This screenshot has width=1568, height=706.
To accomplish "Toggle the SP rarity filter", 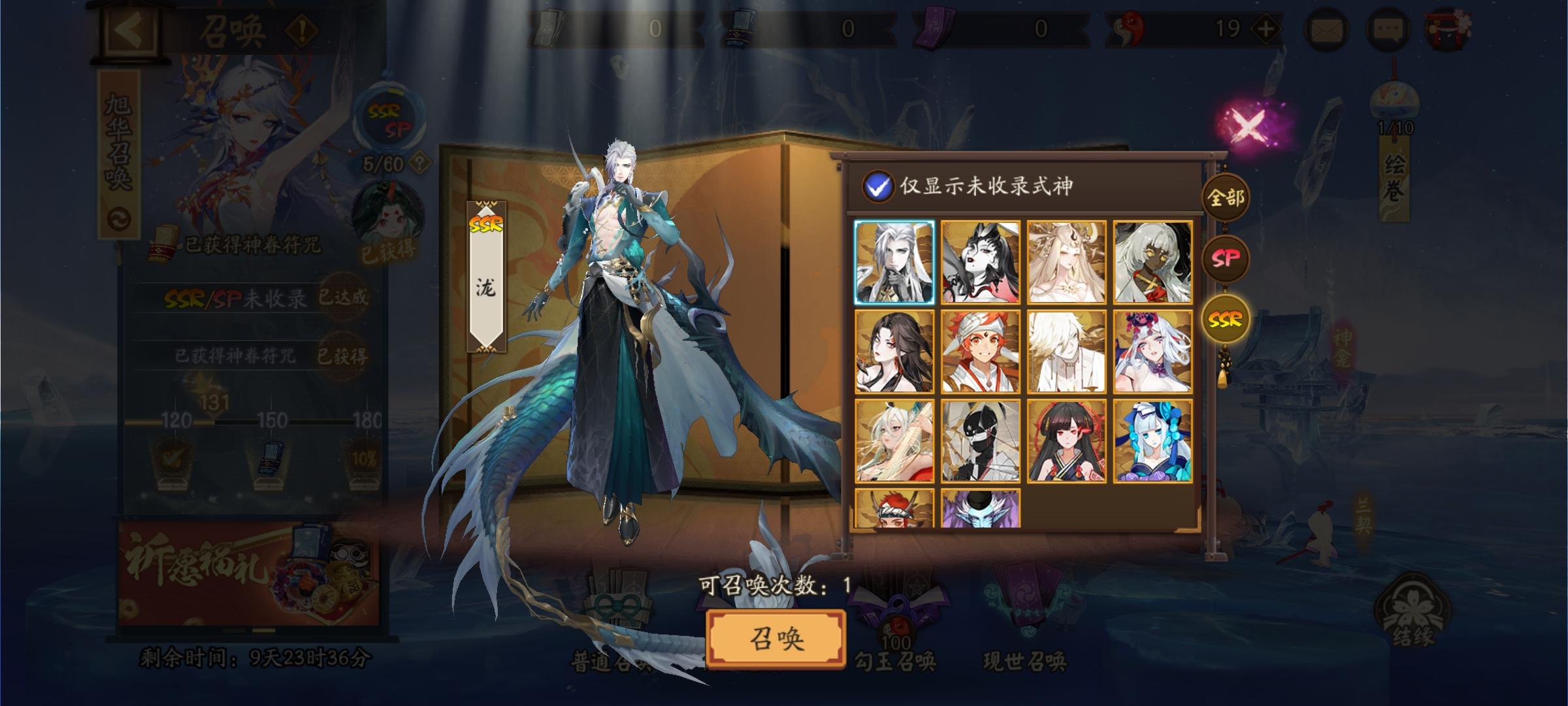I will point(1227,259).
